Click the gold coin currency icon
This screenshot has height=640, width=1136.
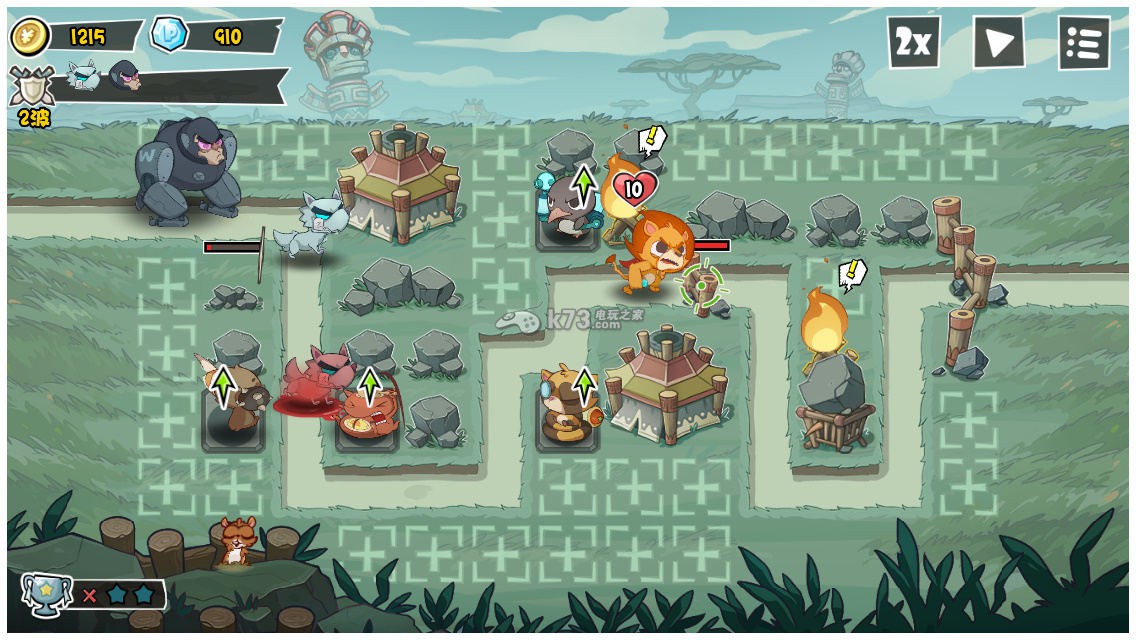point(30,37)
